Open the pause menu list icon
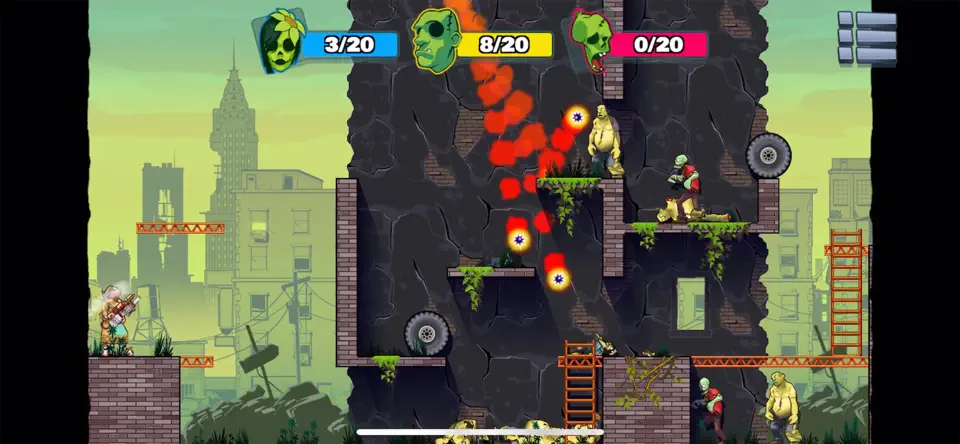This screenshot has height=444, width=960. [x=866, y=37]
